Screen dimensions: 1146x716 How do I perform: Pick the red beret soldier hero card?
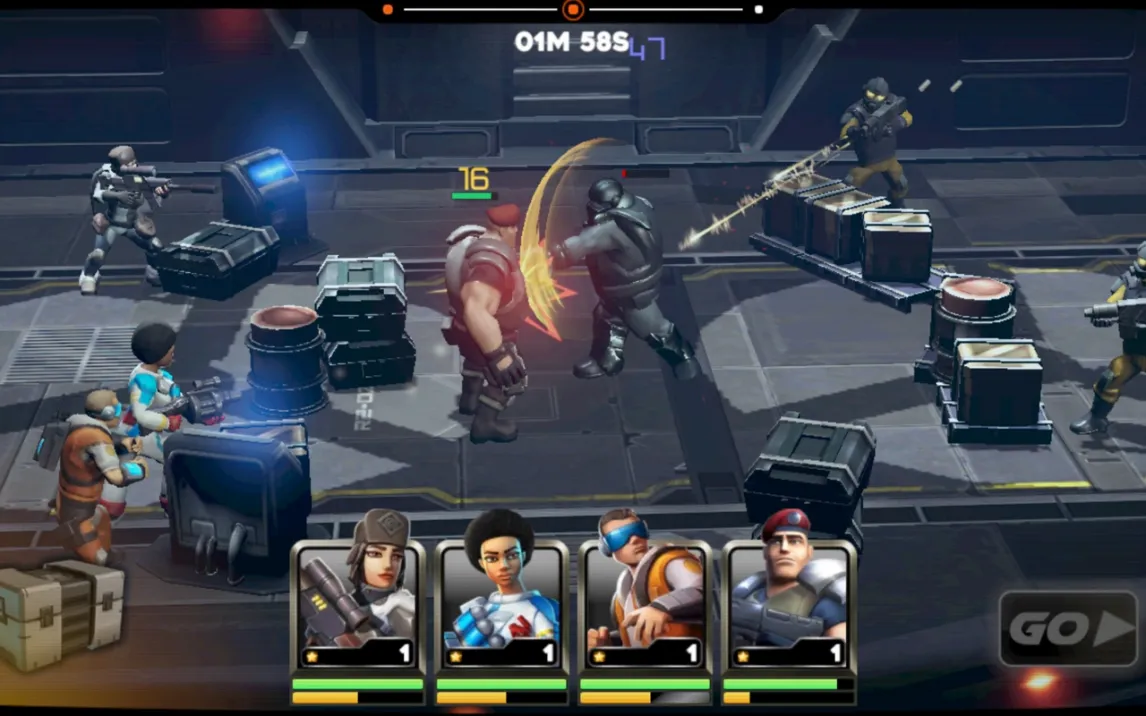pyautogui.click(x=789, y=595)
